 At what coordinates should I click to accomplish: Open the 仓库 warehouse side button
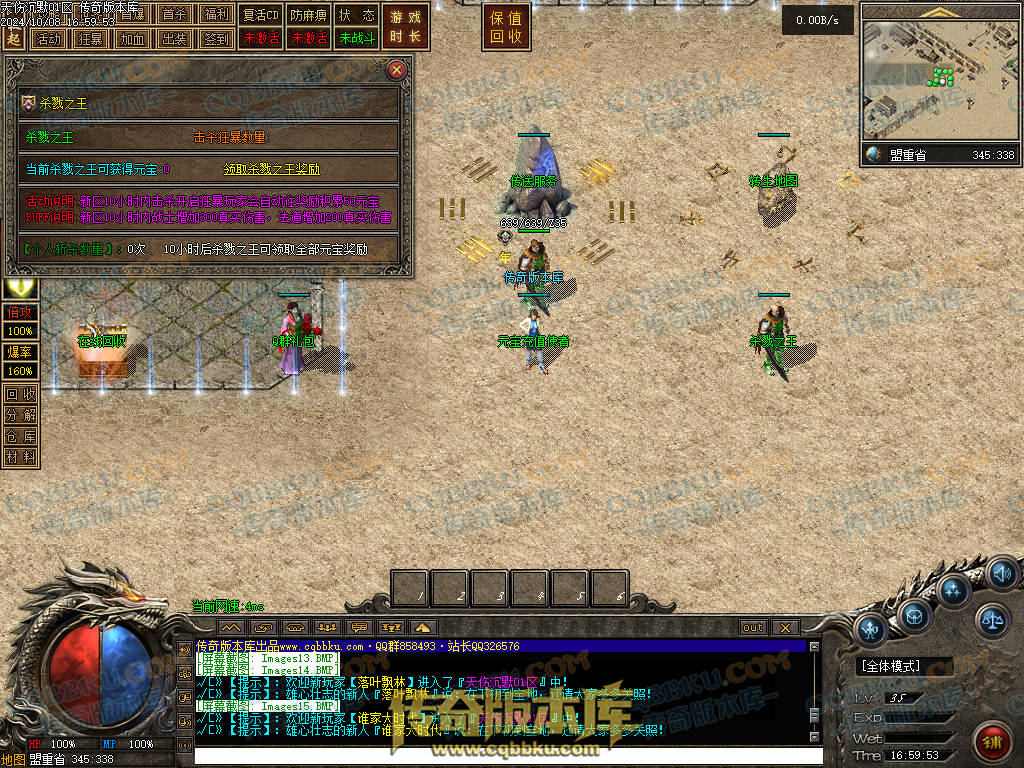pyautogui.click(x=20, y=436)
